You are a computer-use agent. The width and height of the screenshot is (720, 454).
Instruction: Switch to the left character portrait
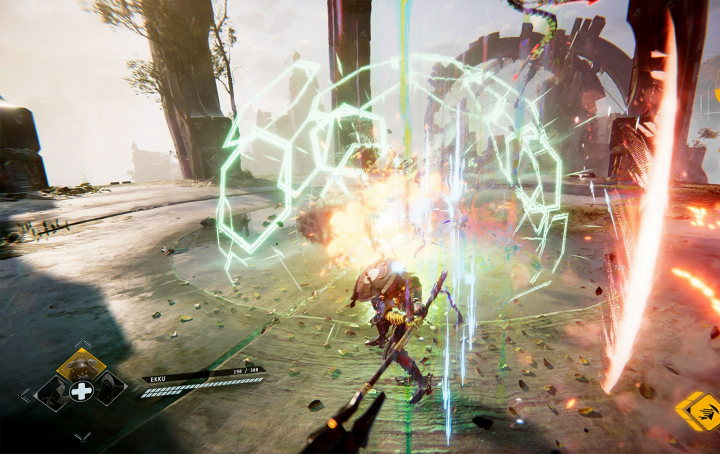pos(53,391)
